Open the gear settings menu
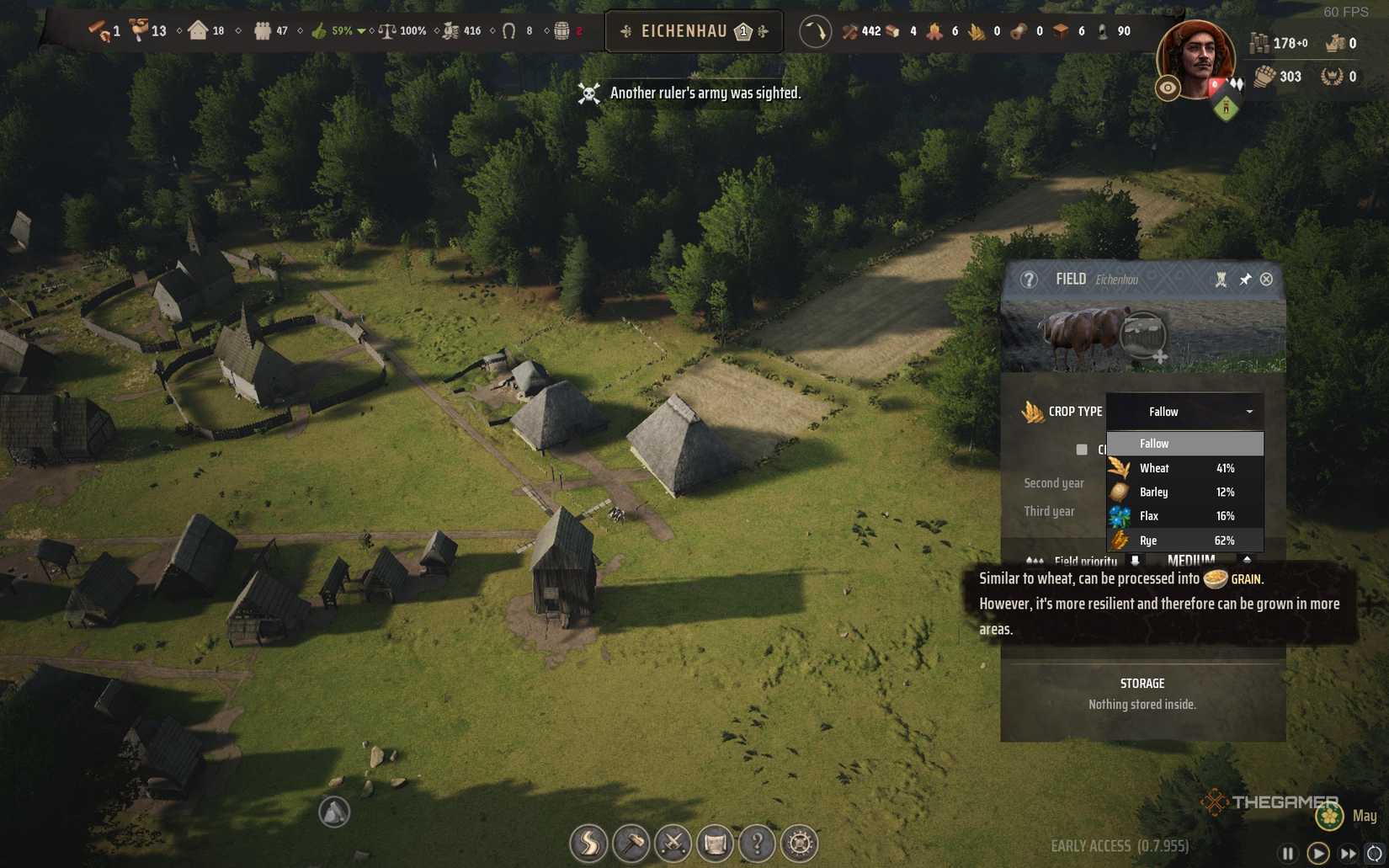The width and height of the screenshot is (1389, 868). [799, 843]
